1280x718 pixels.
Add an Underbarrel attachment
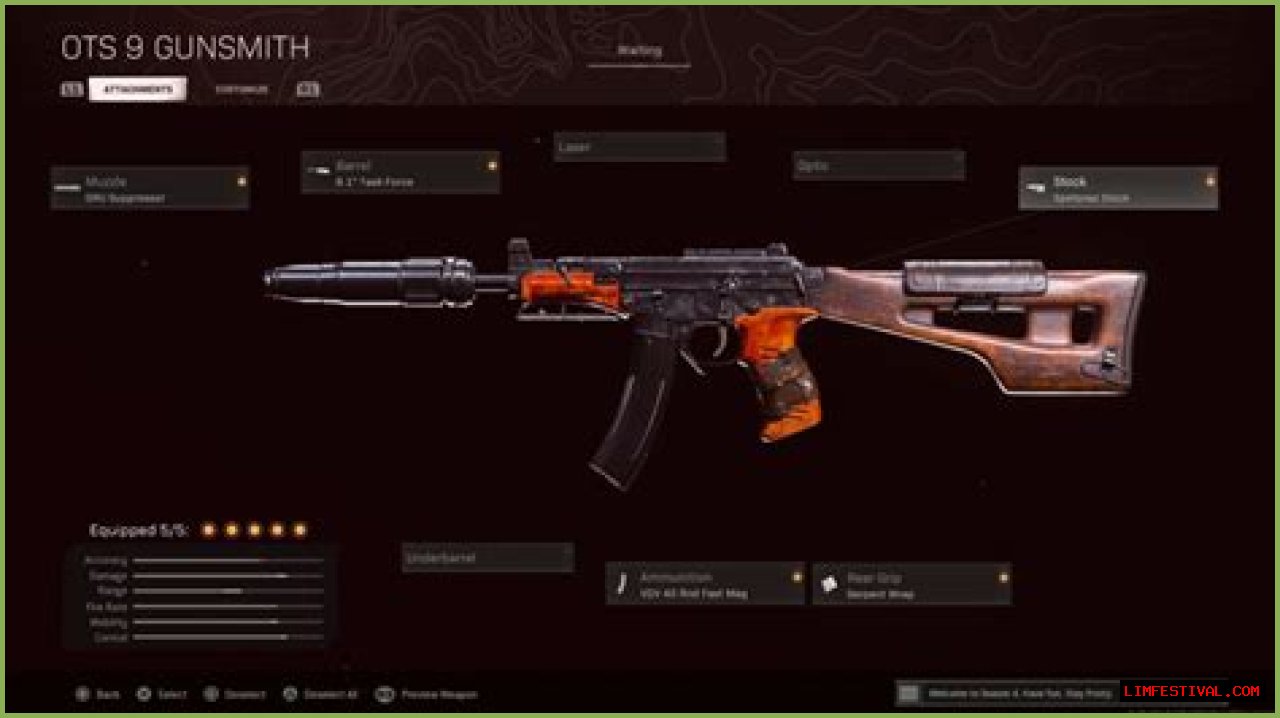487,558
